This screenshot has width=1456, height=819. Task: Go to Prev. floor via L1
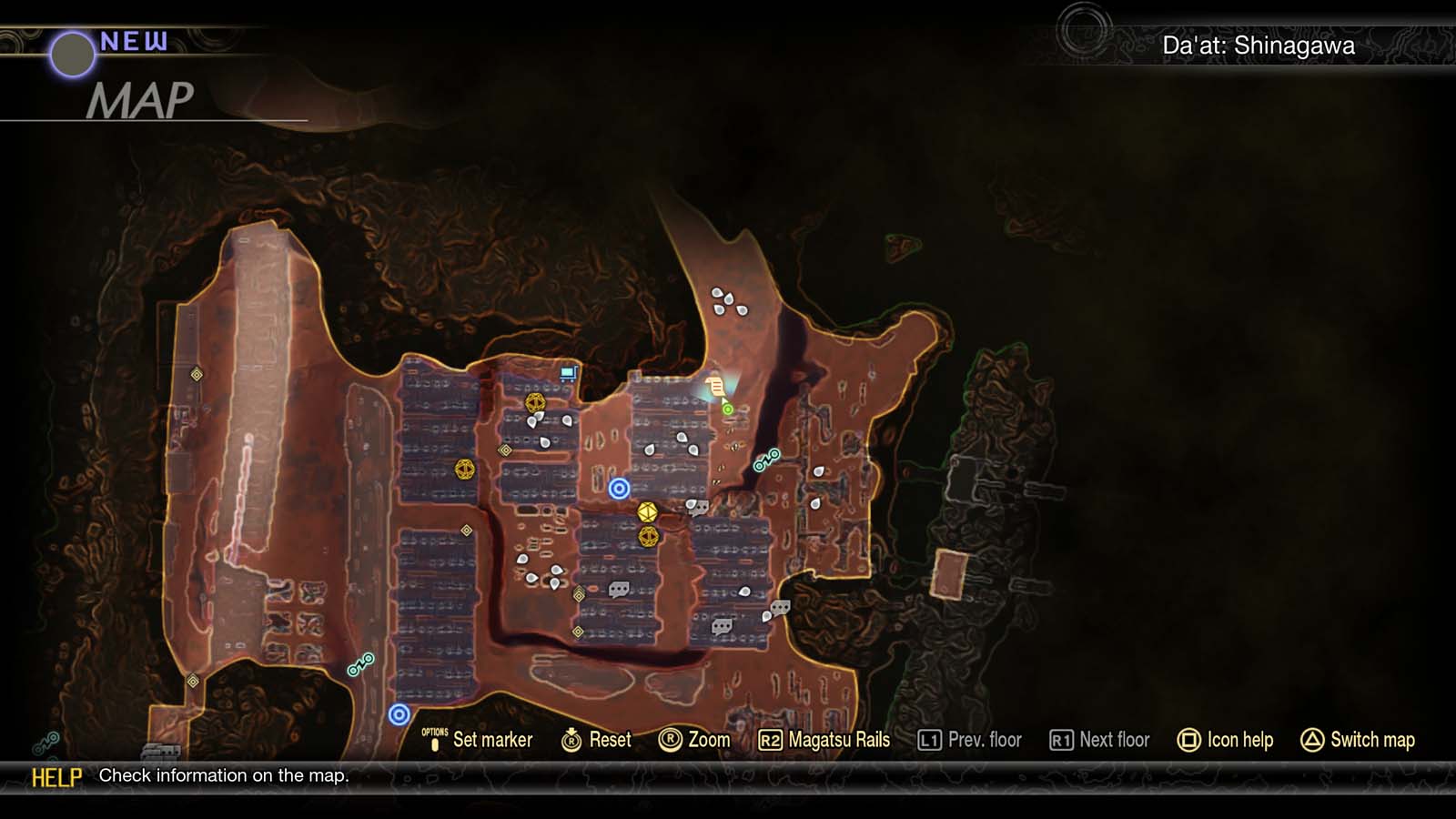(970, 740)
